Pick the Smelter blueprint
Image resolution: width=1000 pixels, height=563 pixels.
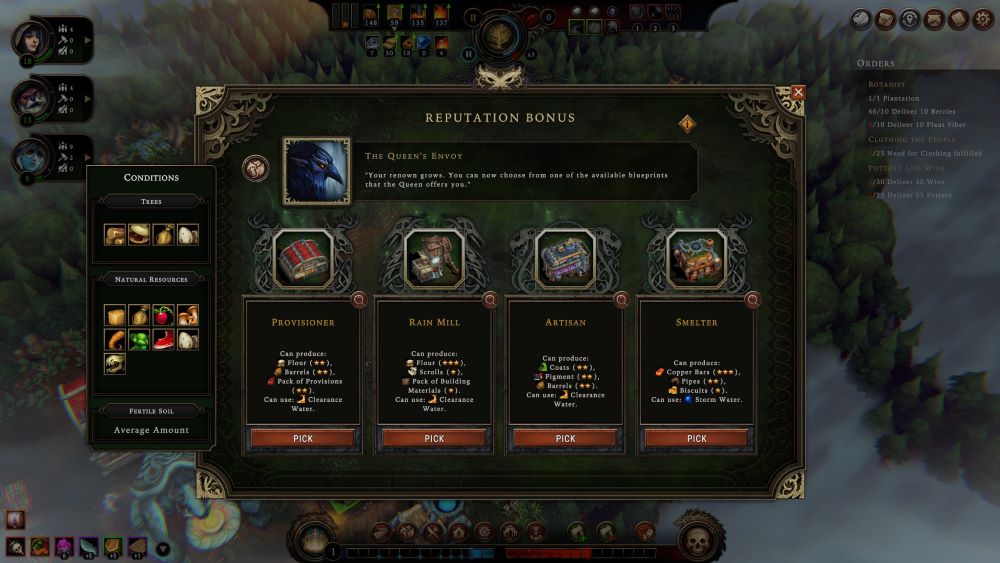697,438
